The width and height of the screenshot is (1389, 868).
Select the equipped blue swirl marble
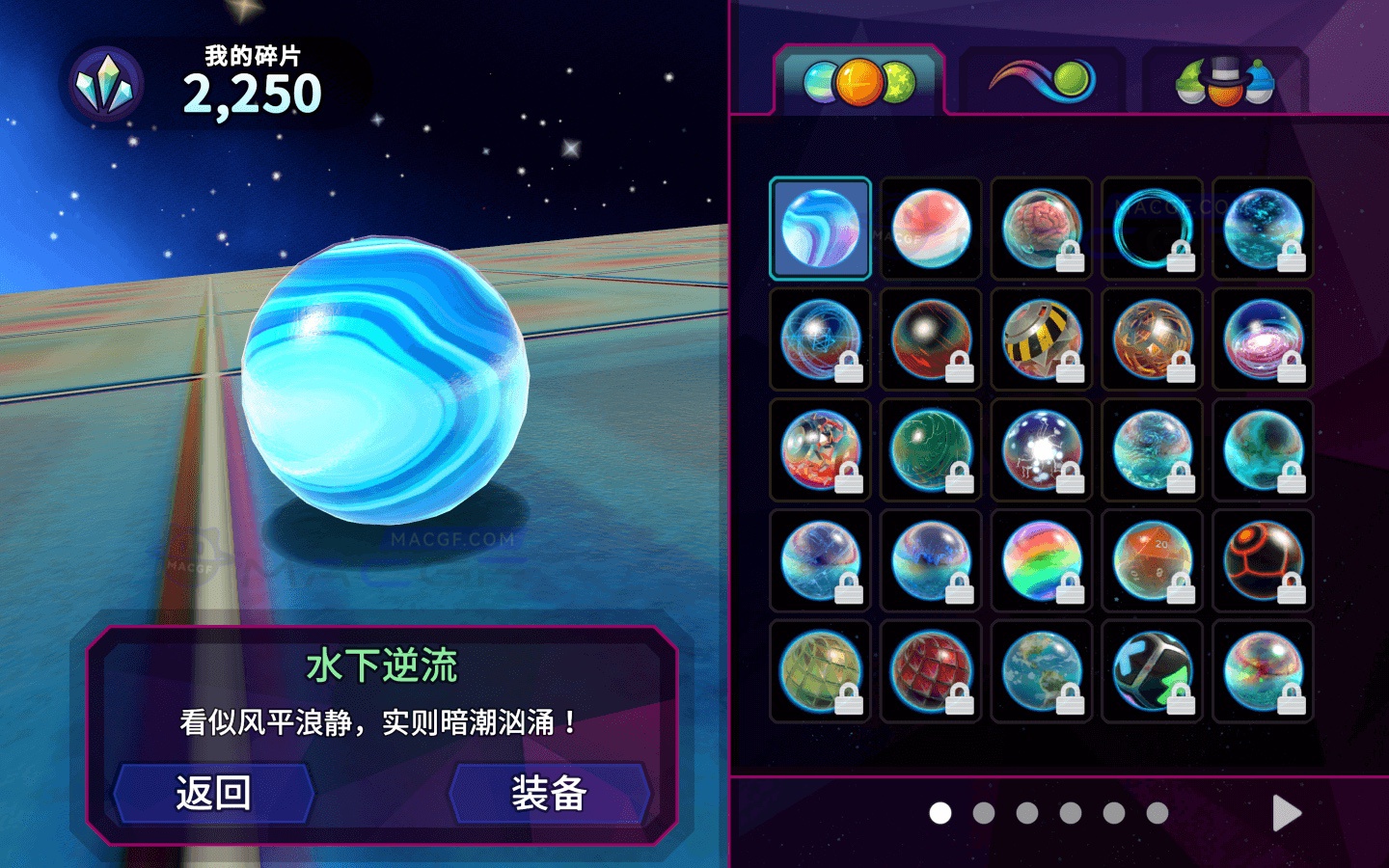click(x=819, y=228)
